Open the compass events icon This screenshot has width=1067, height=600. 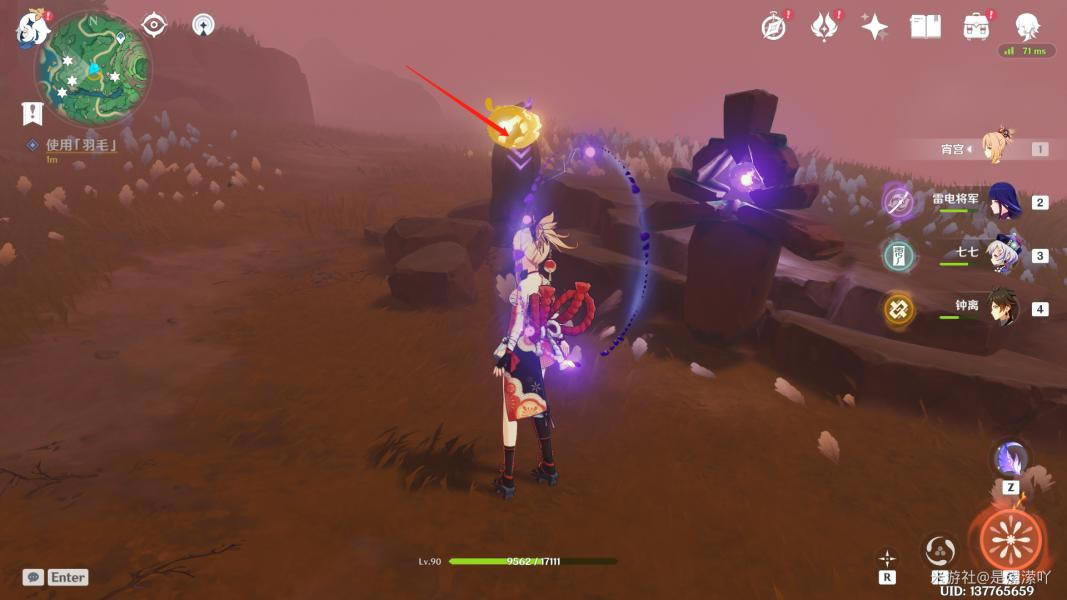[x=773, y=27]
